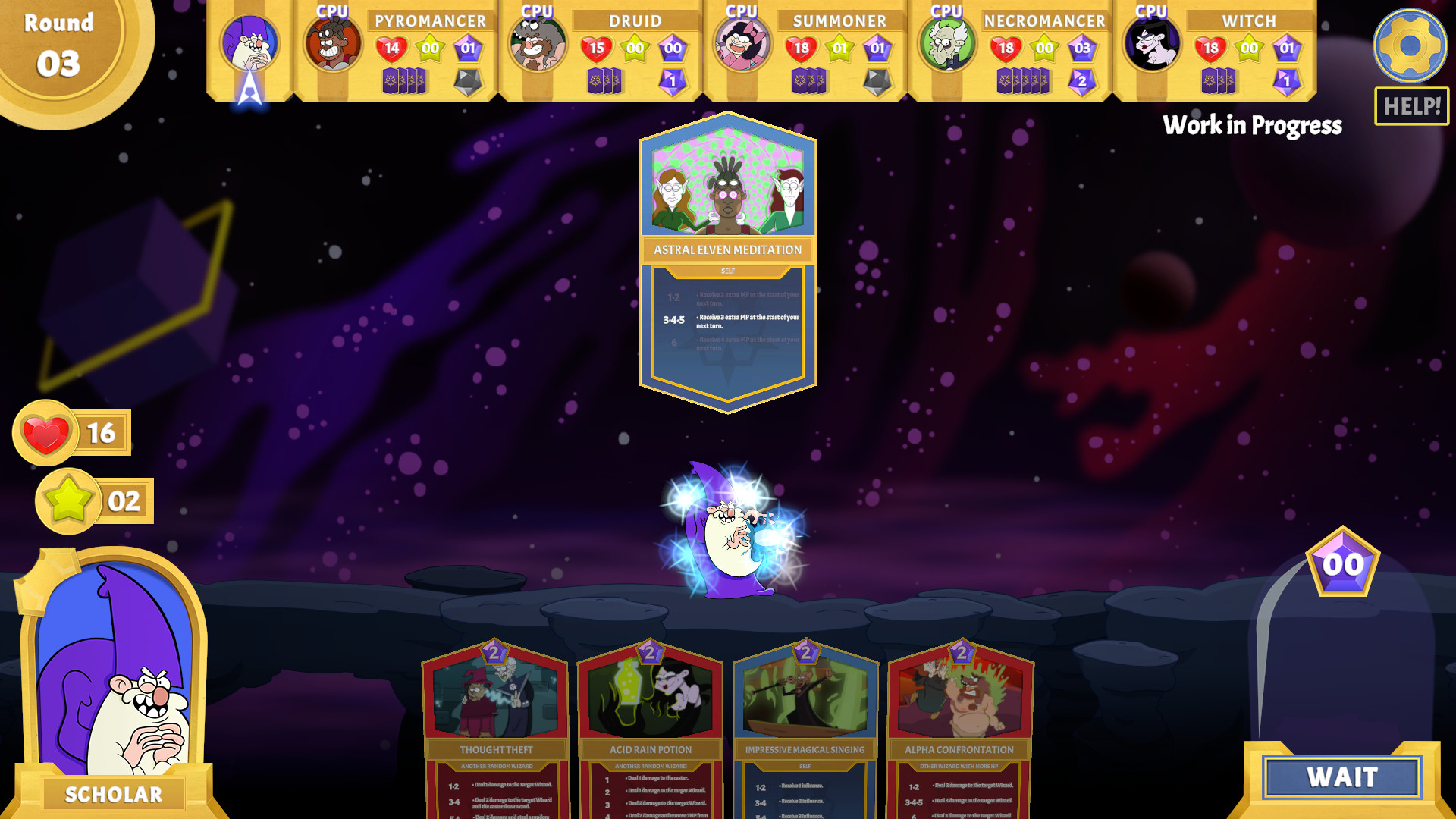
Task: Click the Druid's hand of card icons
Action: click(x=603, y=80)
